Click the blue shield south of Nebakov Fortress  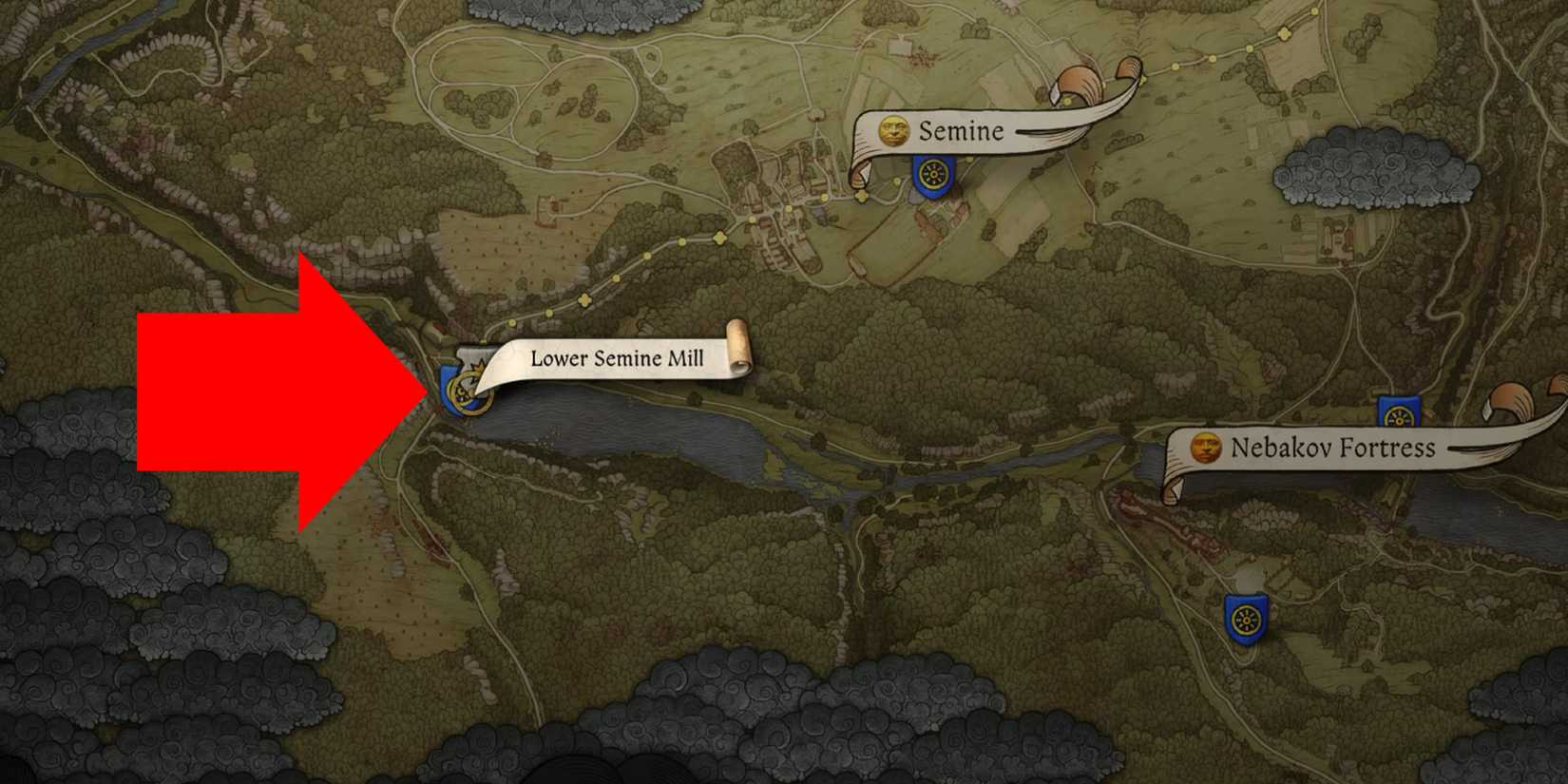coord(1248,618)
